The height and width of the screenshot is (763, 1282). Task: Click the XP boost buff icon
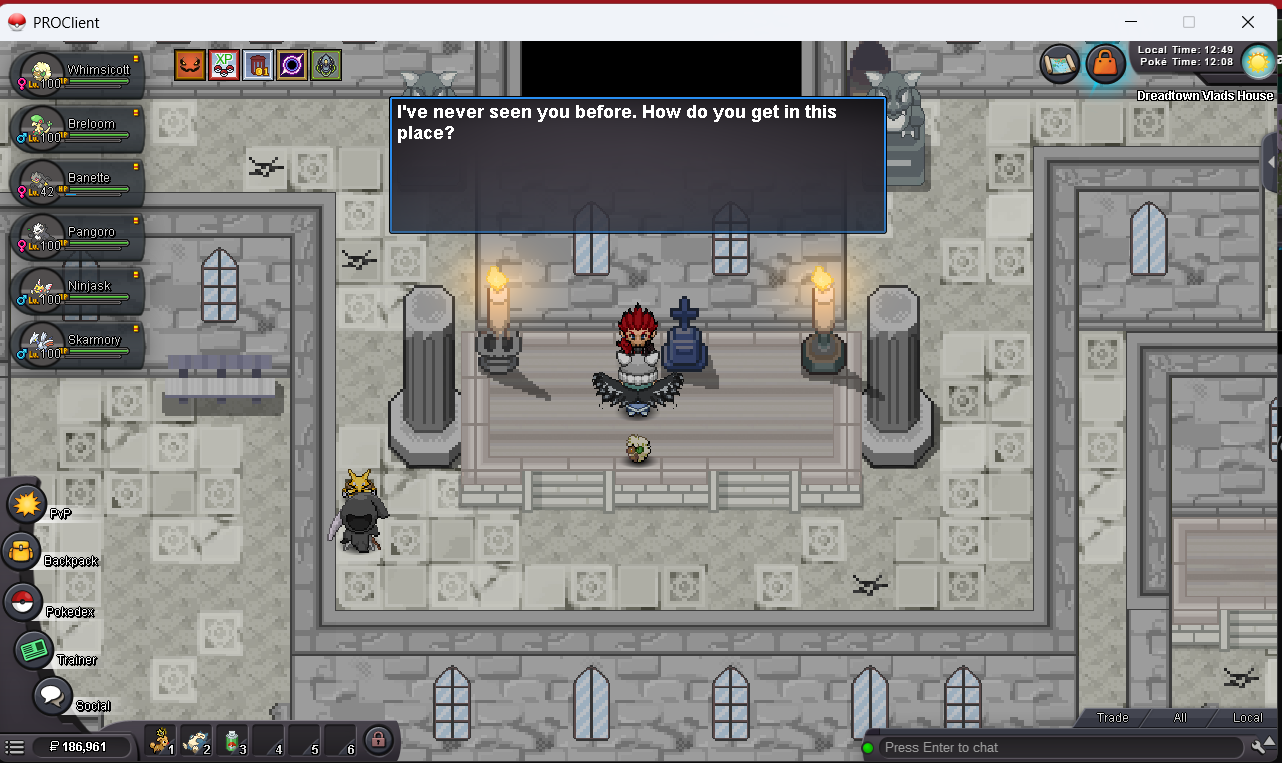[224, 66]
